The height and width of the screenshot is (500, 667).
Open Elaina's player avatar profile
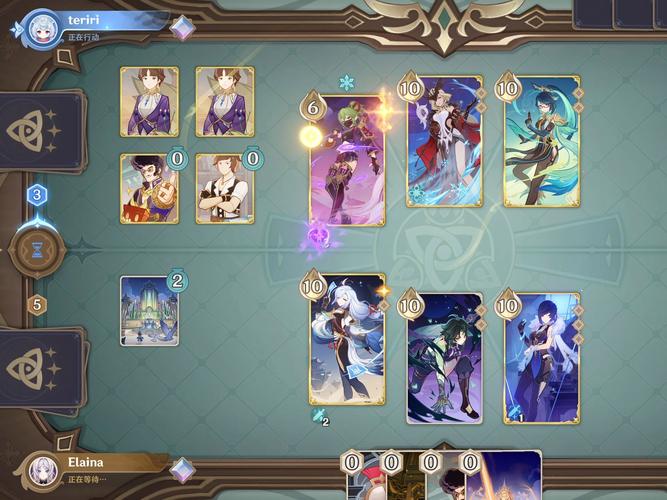click(x=42, y=470)
